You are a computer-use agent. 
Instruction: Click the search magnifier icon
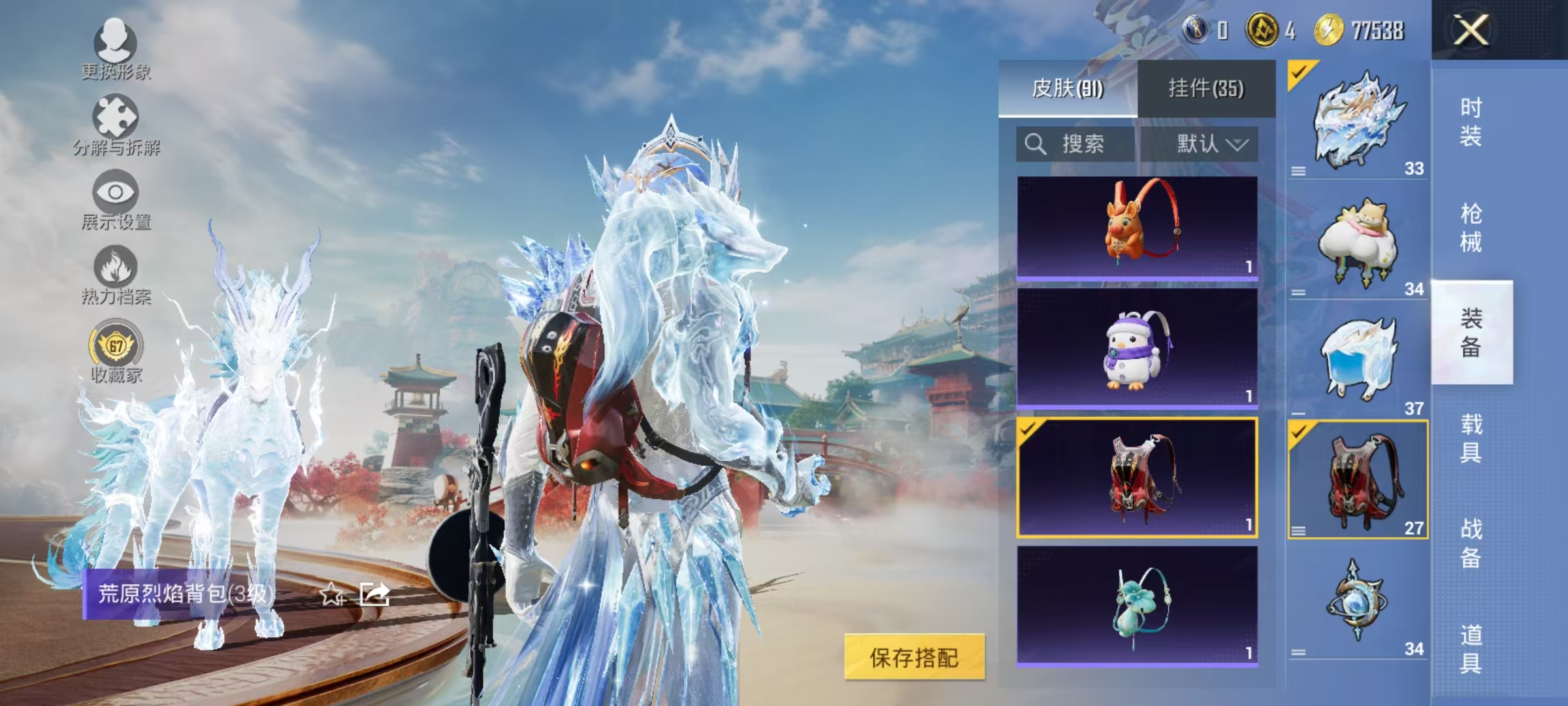pos(1036,145)
